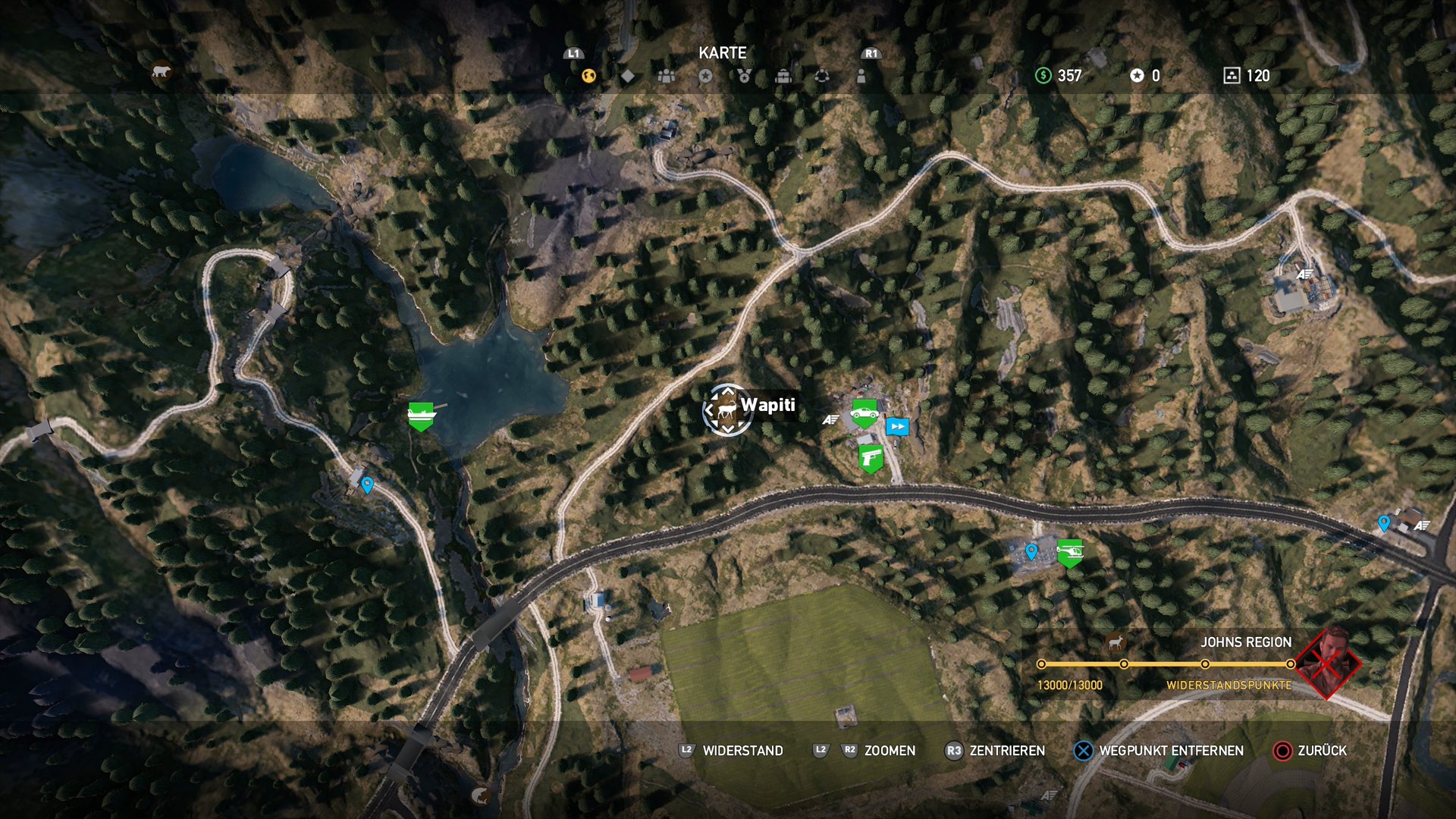The height and width of the screenshot is (819, 1456).
Task: Choose the green helicopter shop marker
Action: 1069,551
